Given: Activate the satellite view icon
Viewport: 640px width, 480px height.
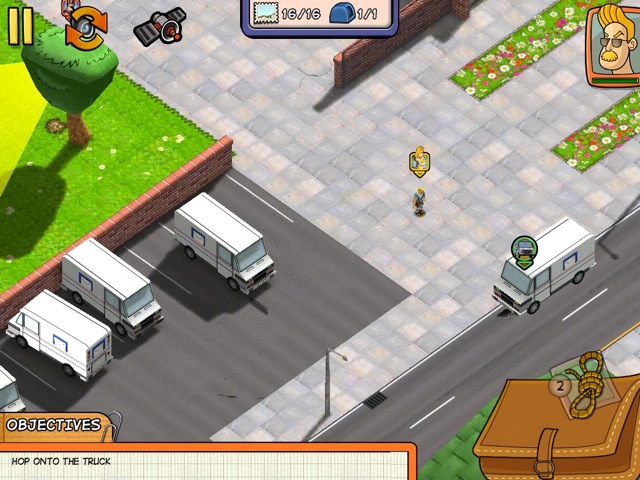Looking at the screenshot, I should pos(158,27).
